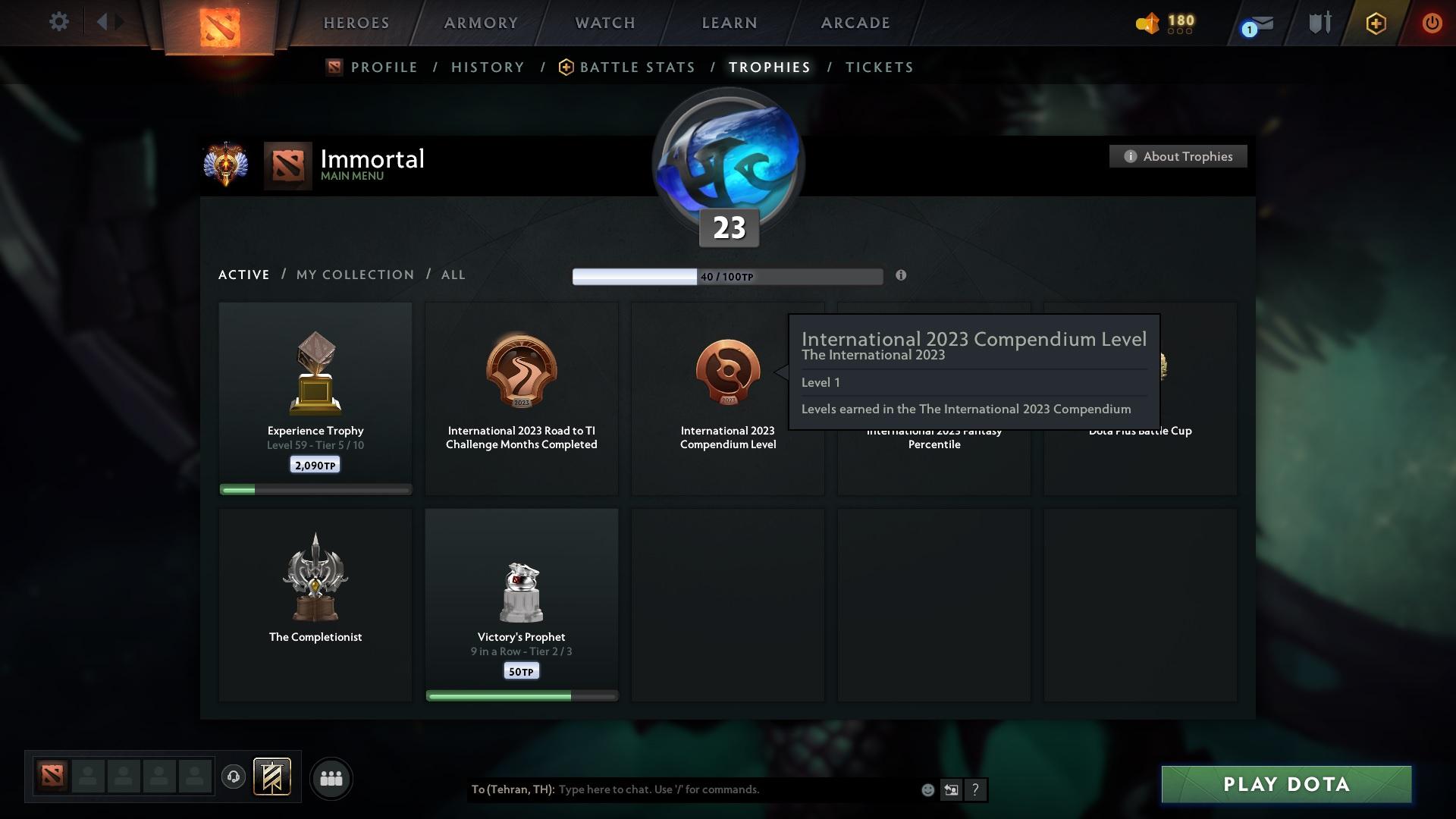Click the shield and sword loadout icon
1456x819 pixels.
point(1319,23)
